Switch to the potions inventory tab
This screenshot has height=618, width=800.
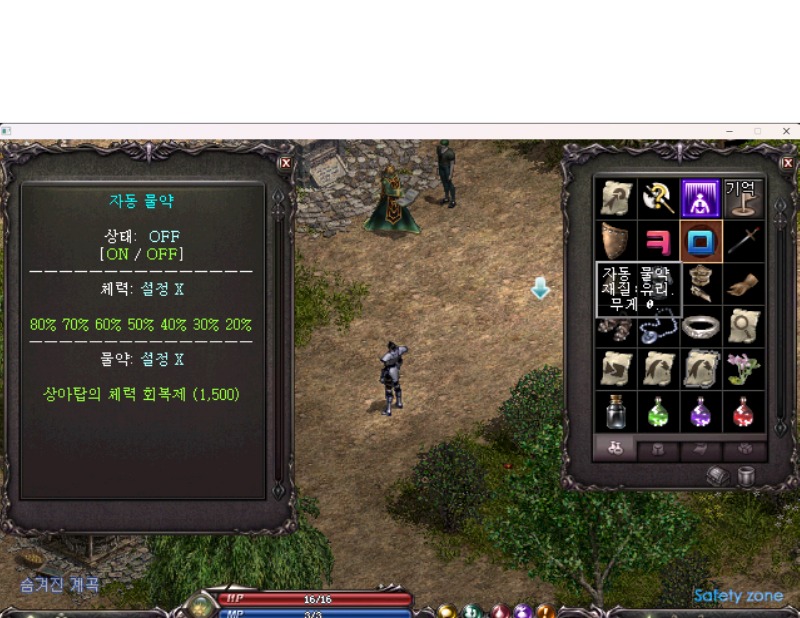pos(615,449)
